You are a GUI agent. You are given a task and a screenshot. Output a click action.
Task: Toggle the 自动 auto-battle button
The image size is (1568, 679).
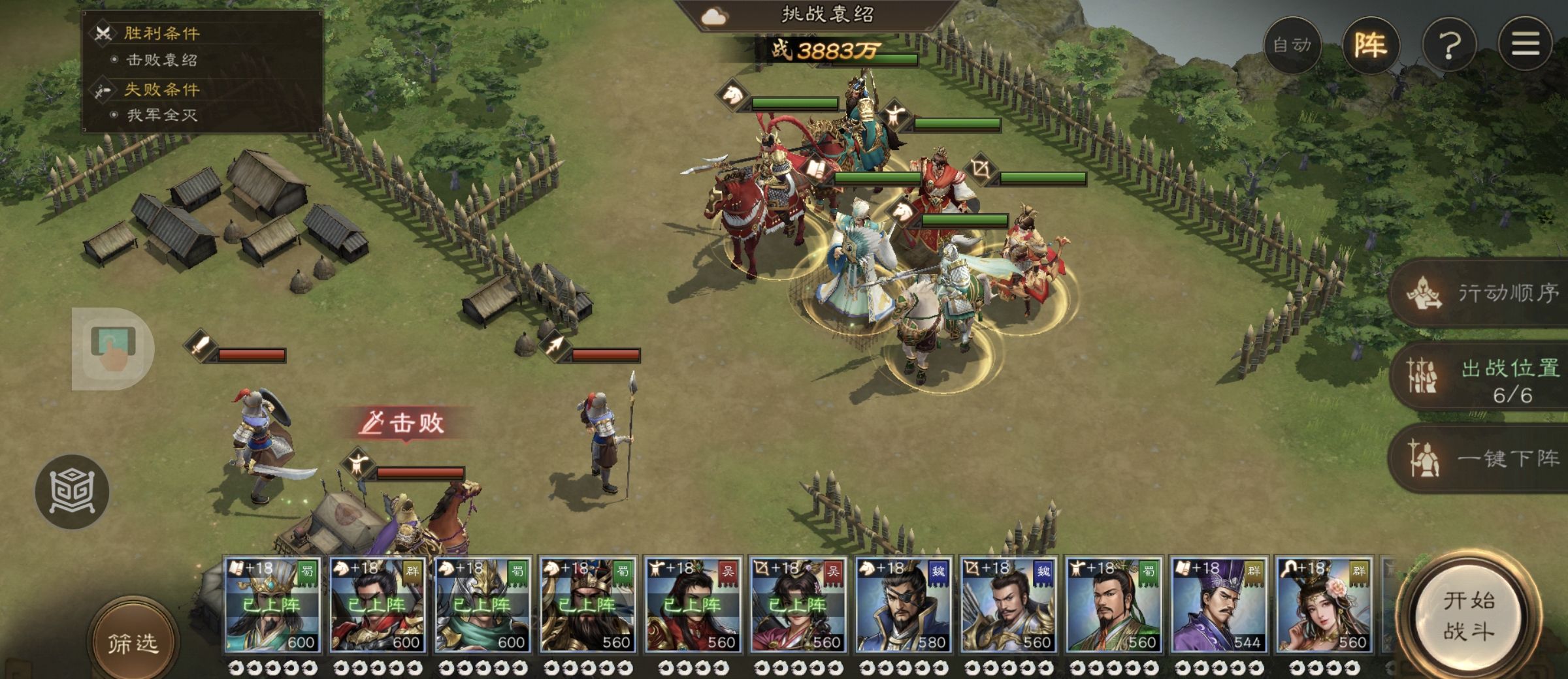coord(1292,45)
